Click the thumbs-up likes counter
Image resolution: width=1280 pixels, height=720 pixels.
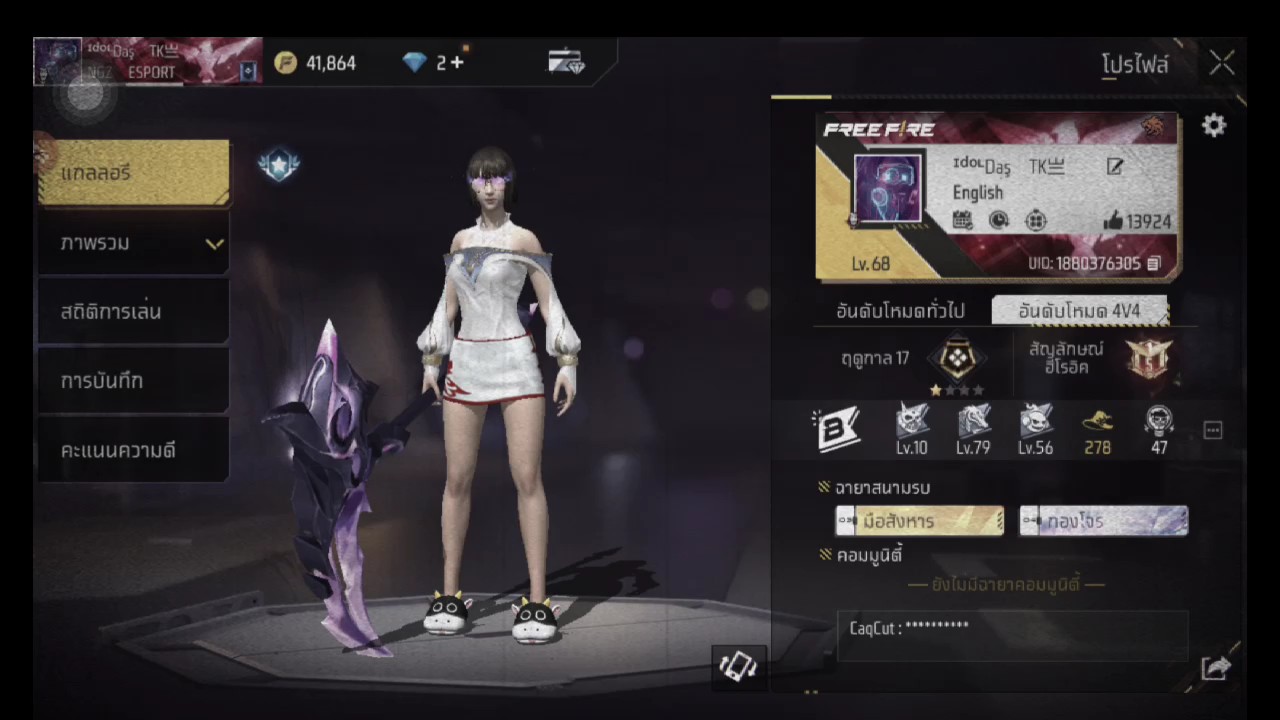(x=1137, y=221)
